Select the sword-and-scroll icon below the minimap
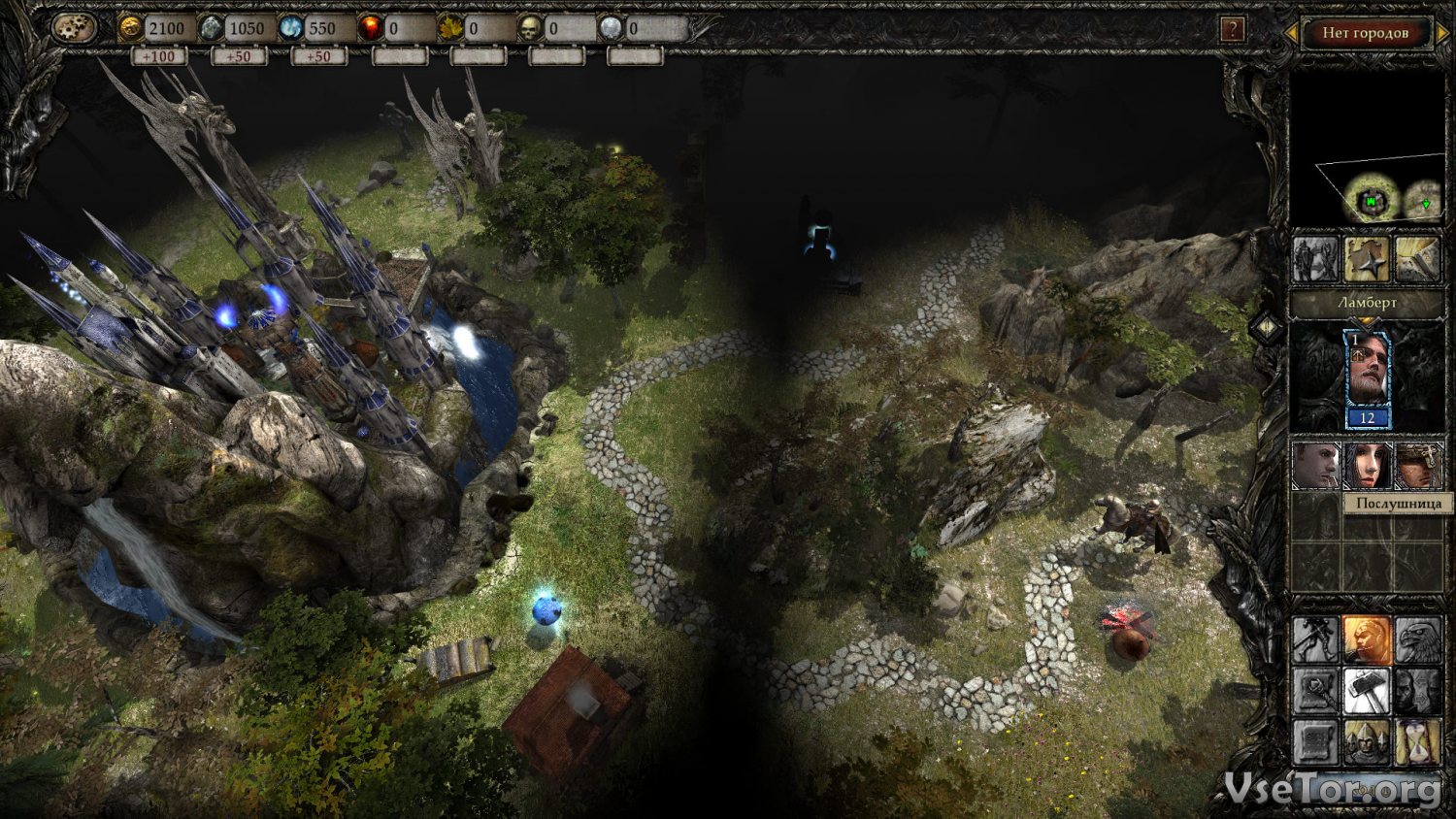This screenshot has width=1456, height=819. [1418, 259]
